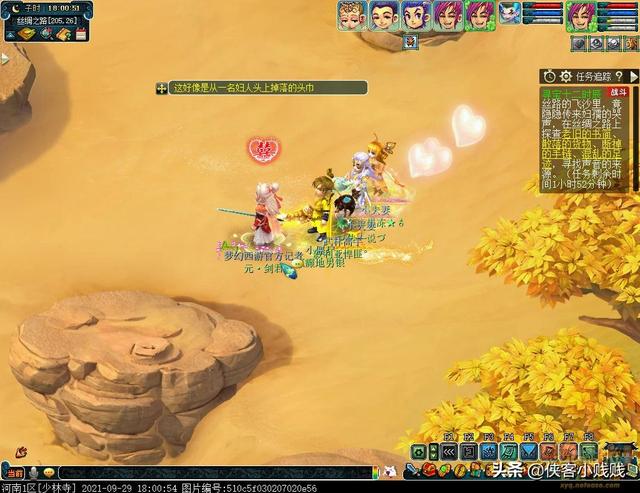Activate the F8 green skill slot
This screenshot has height=493, width=640.
pos(589,451)
